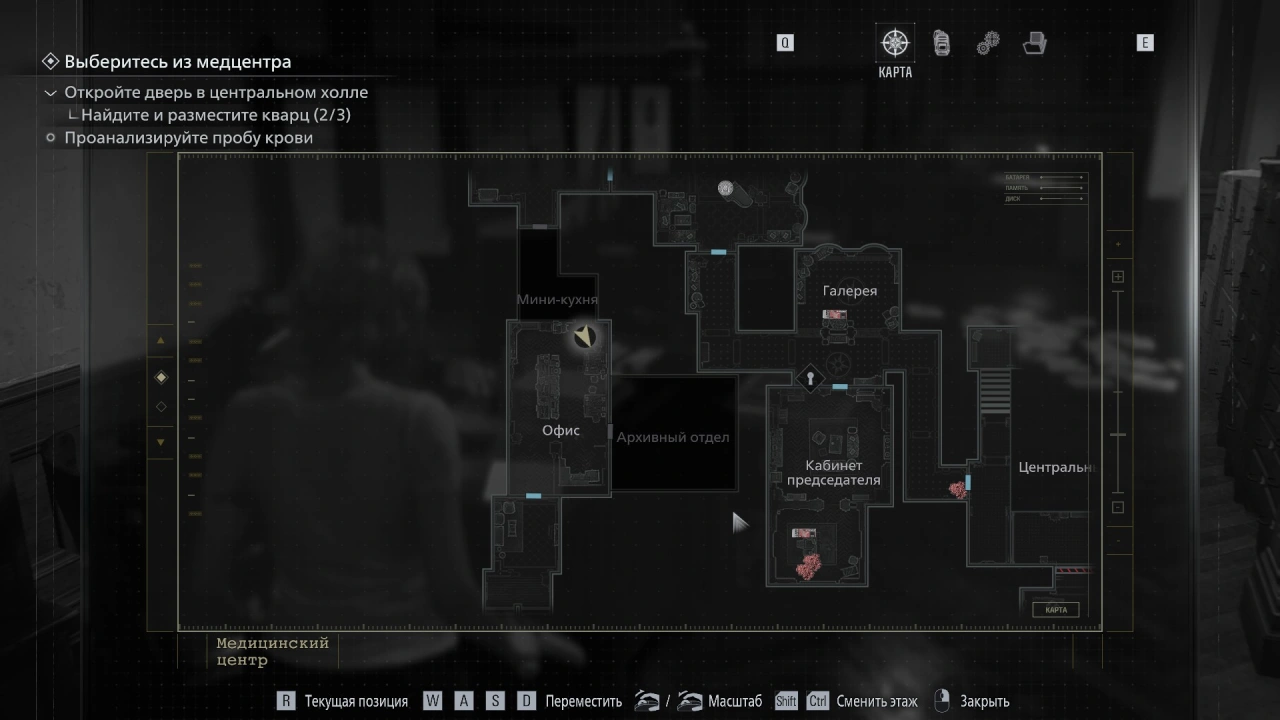The width and height of the screenshot is (1280, 720).
Task: Toggle the 'Проанализируйте пробу крови' objective
Action: click(188, 138)
